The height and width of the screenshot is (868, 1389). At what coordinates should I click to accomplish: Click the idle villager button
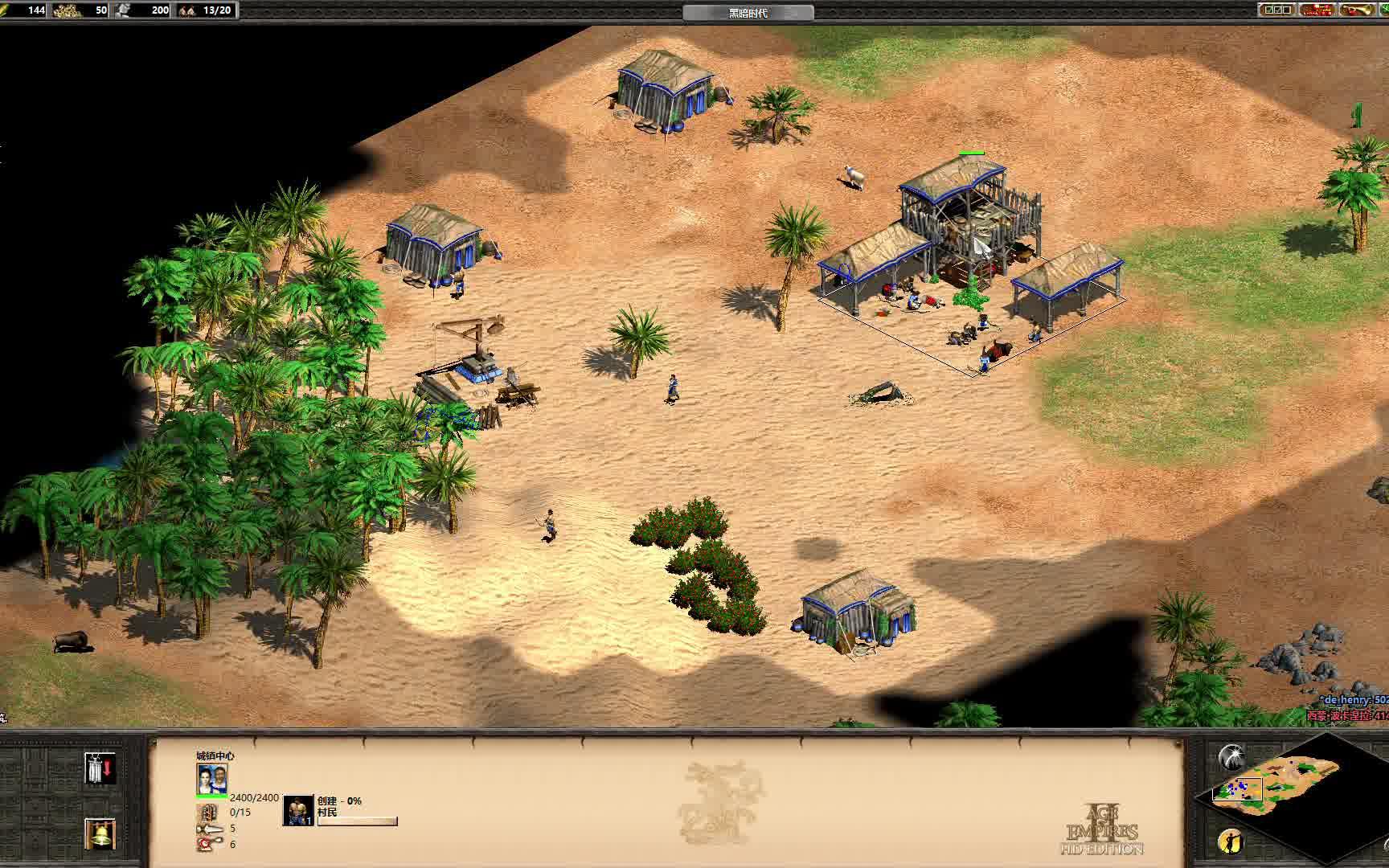click(1230, 841)
